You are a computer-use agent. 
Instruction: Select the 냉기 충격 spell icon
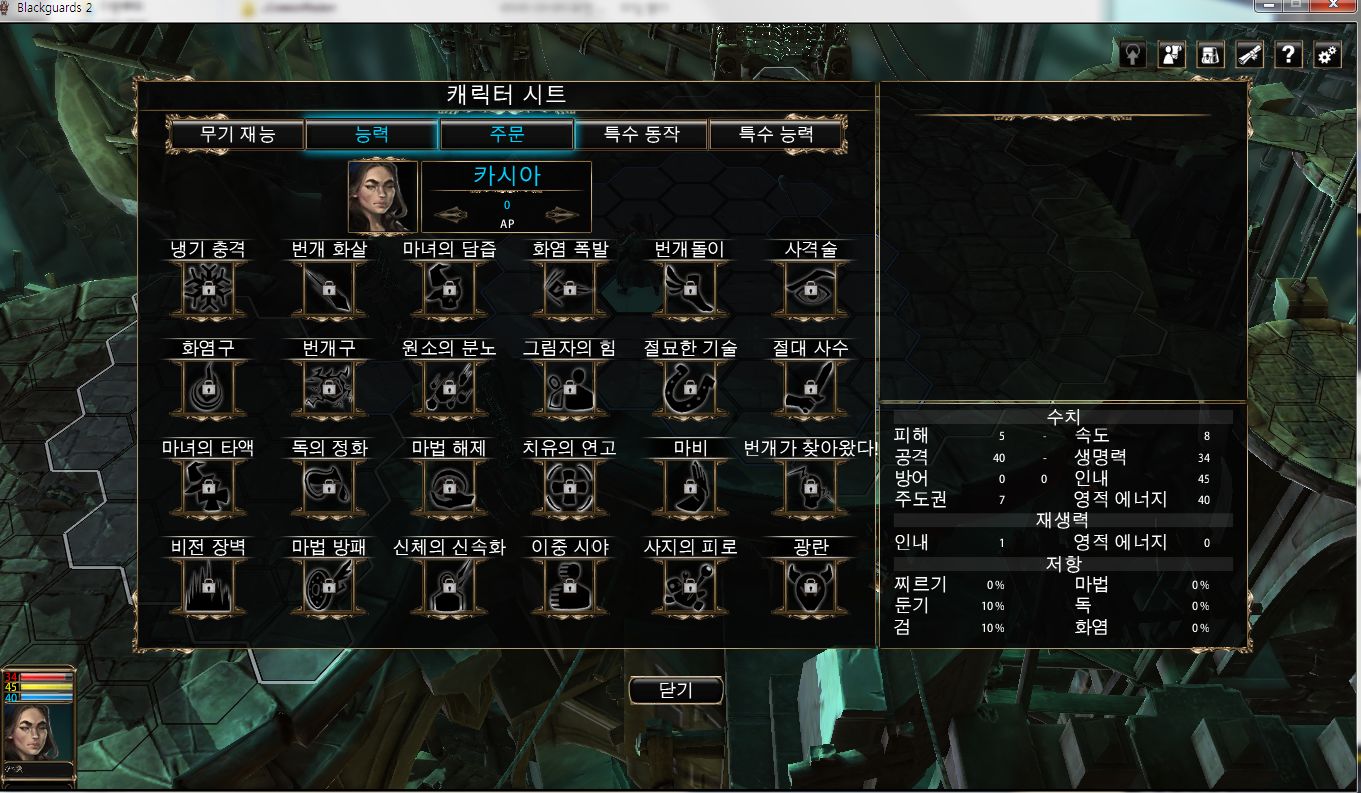coord(208,289)
